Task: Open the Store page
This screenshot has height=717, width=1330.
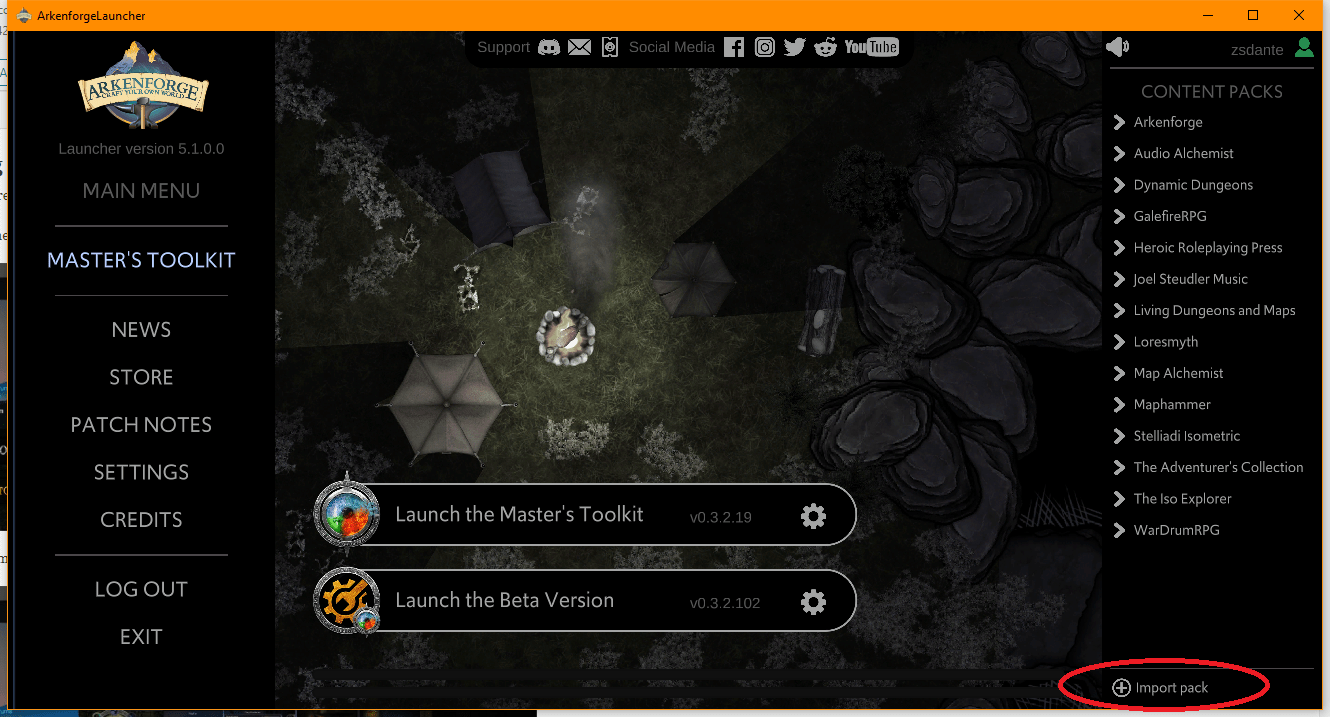Action: 141,377
